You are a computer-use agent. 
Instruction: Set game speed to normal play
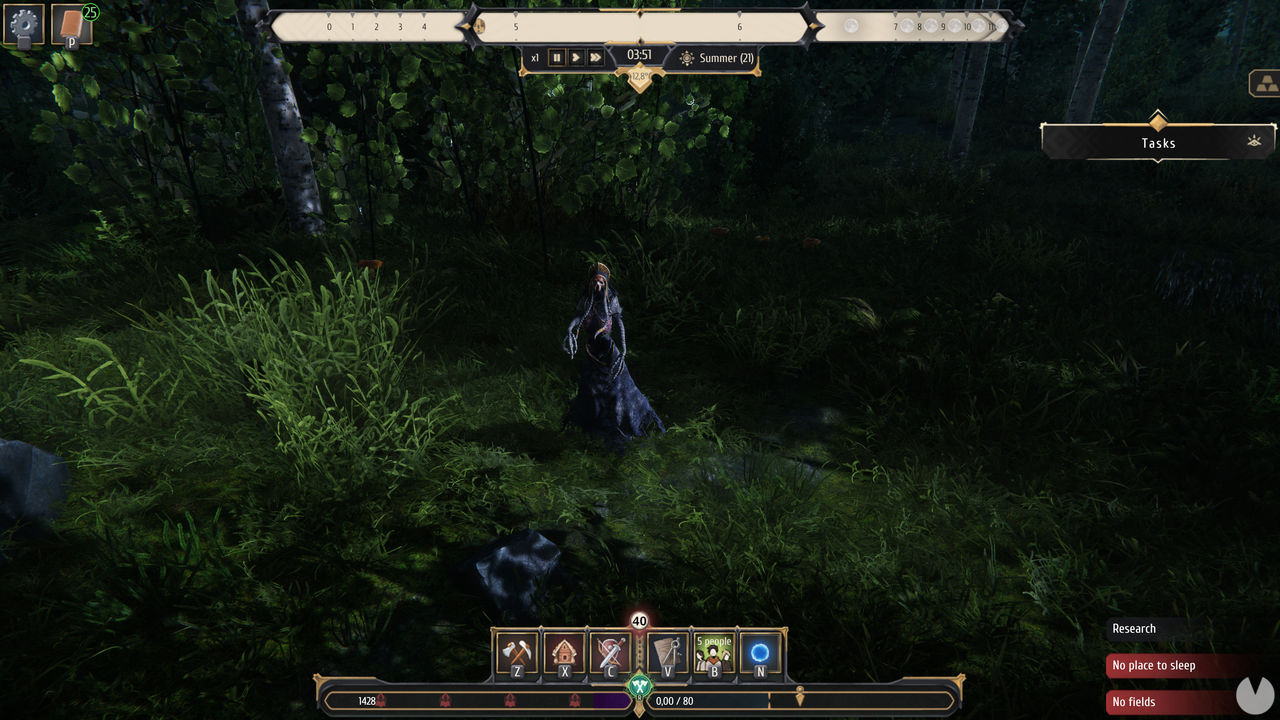[576, 58]
